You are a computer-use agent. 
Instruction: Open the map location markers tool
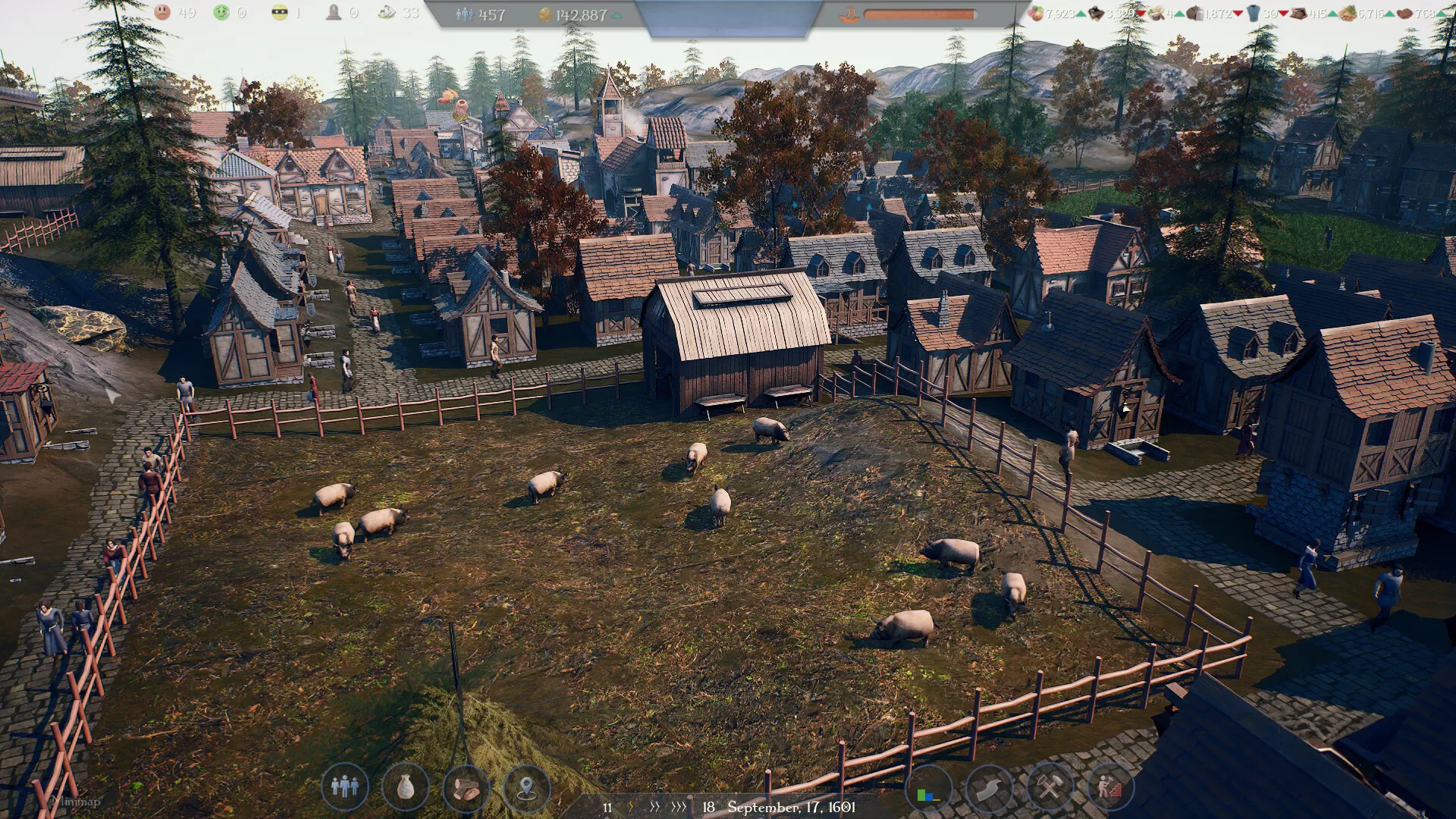click(x=526, y=789)
